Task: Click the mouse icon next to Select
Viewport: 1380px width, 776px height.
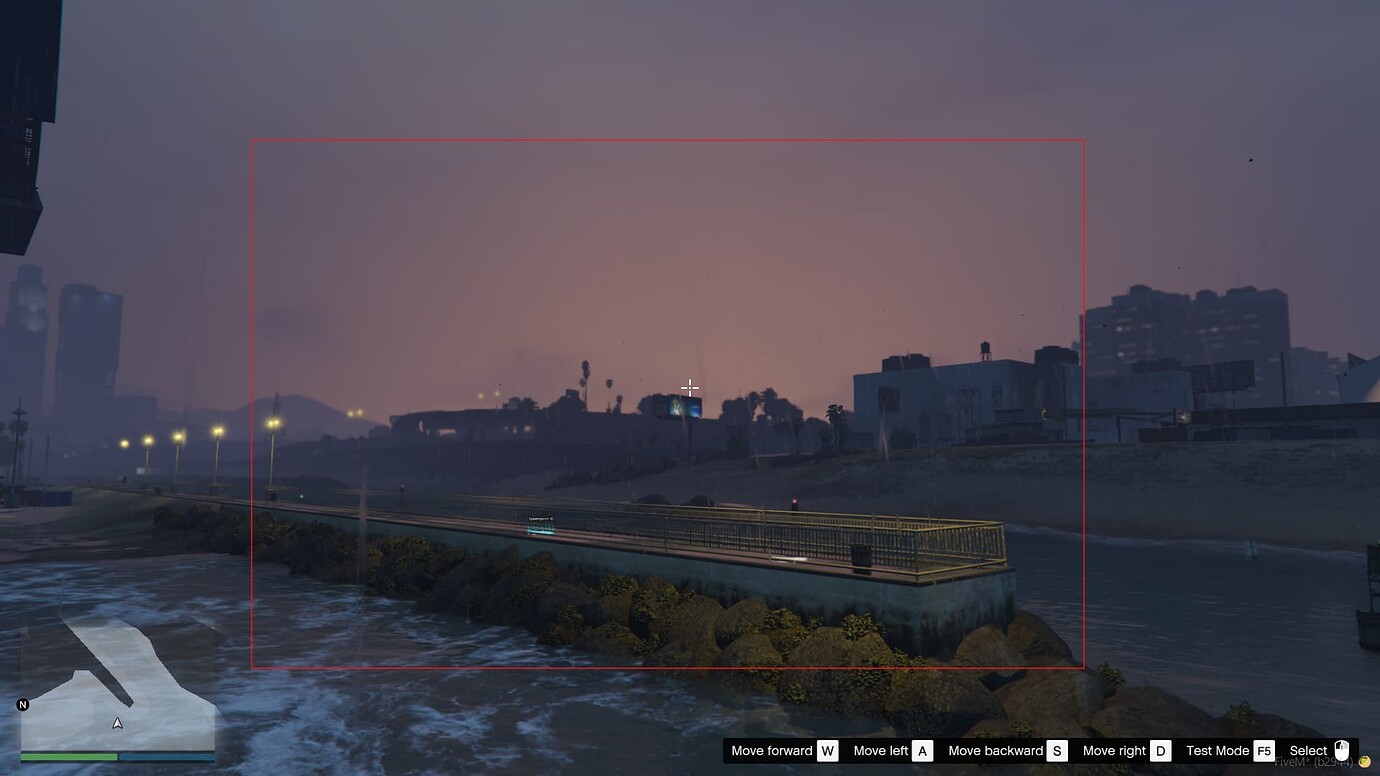Action: click(x=1340, y=749)
